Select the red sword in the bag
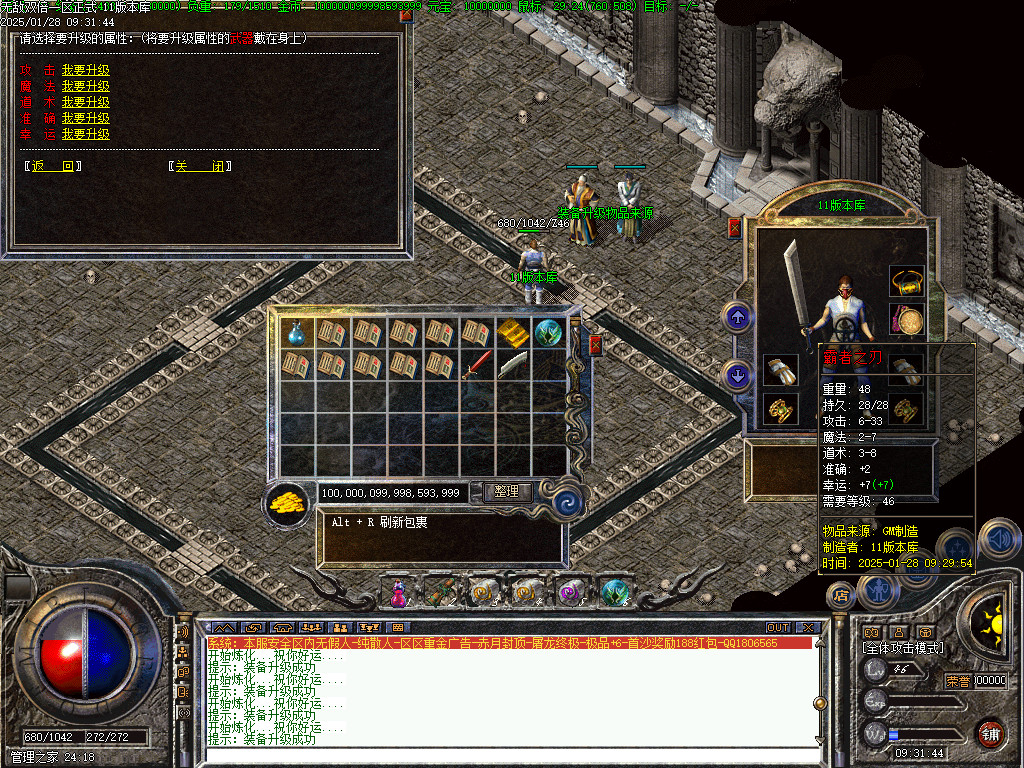This screenshot has width=1024, height=768. (x=476, y=364)
